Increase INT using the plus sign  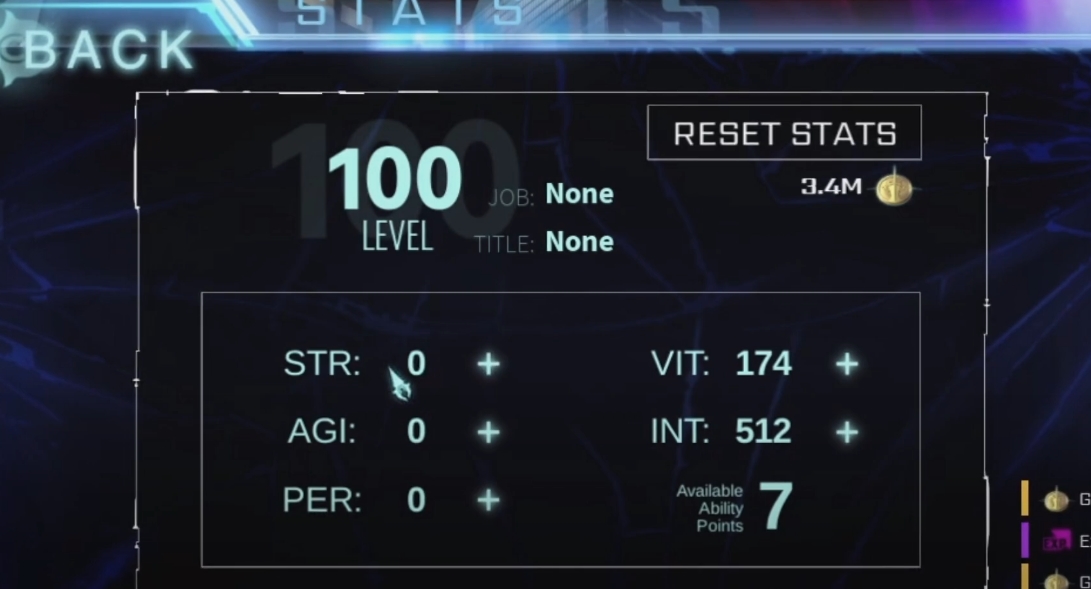click(847, 432)
